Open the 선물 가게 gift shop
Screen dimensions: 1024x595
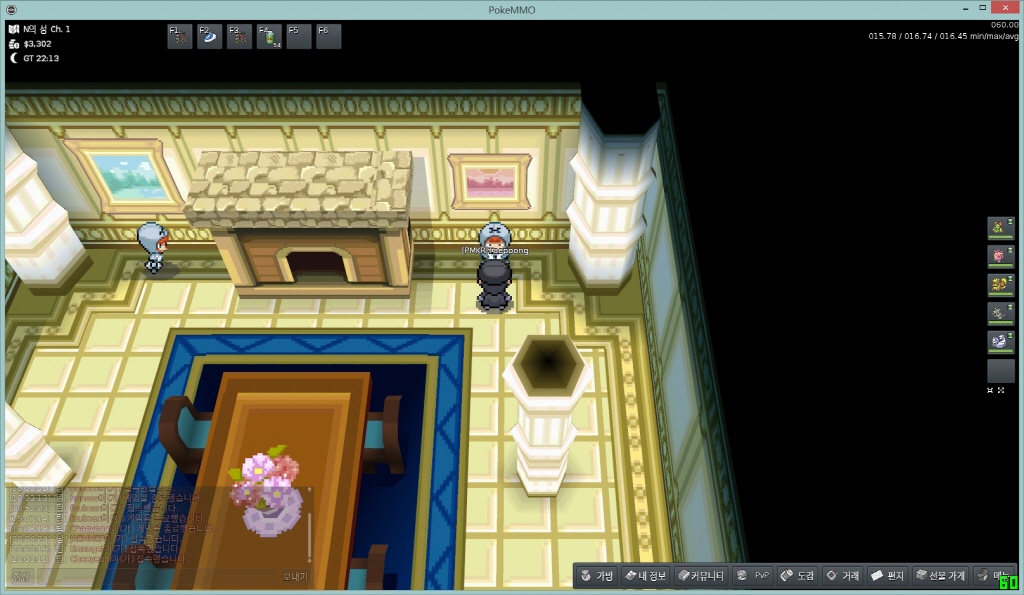pyautogui.click(x=940, y=576)
